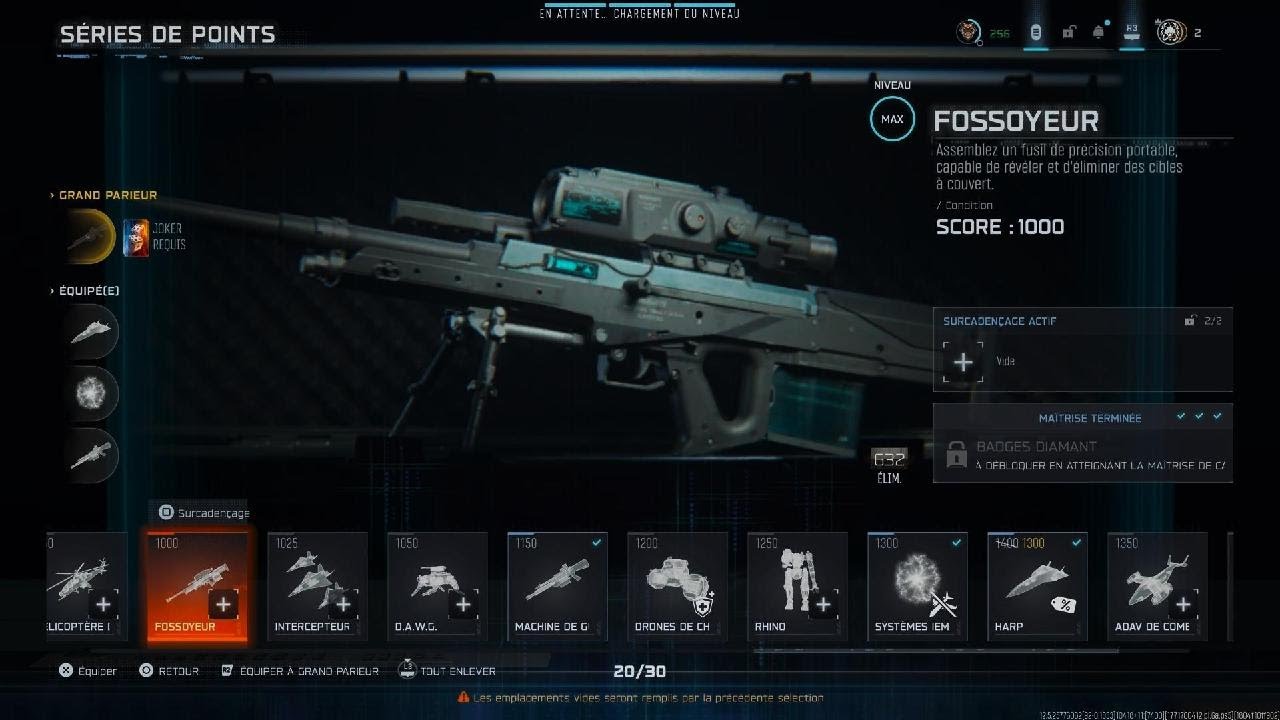Select the Fossoyeur scorestreak tile
The height and width of the screenshot is (720, 1280).
[197, 586]
